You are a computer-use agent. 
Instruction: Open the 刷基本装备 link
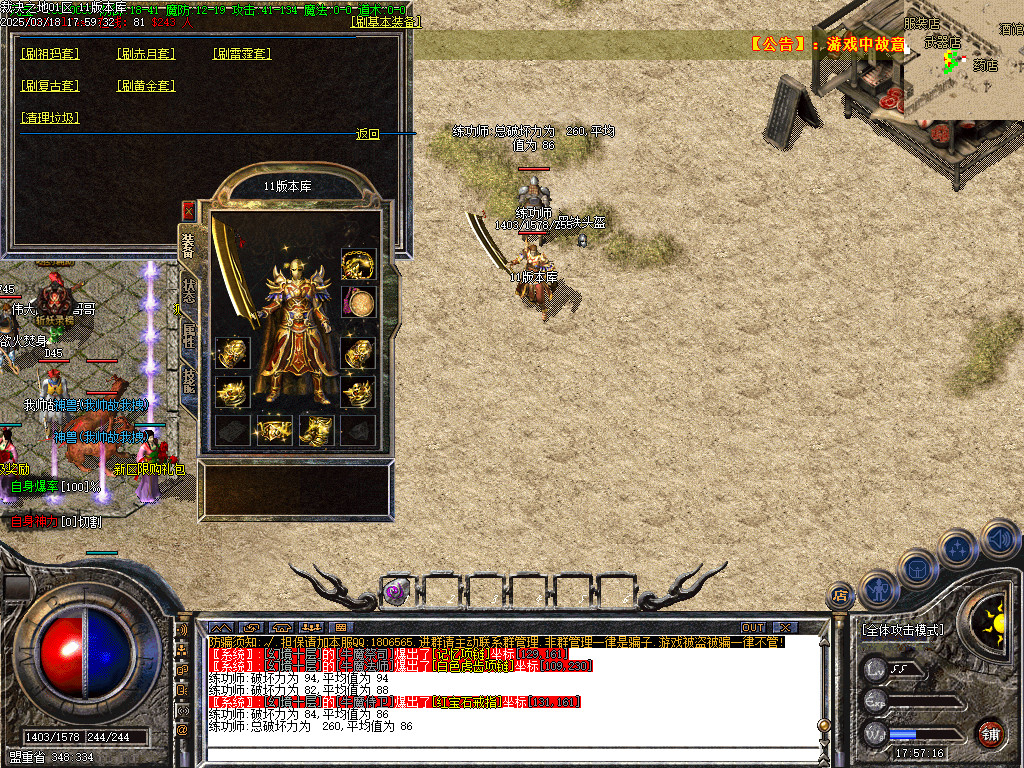[387, 22]
